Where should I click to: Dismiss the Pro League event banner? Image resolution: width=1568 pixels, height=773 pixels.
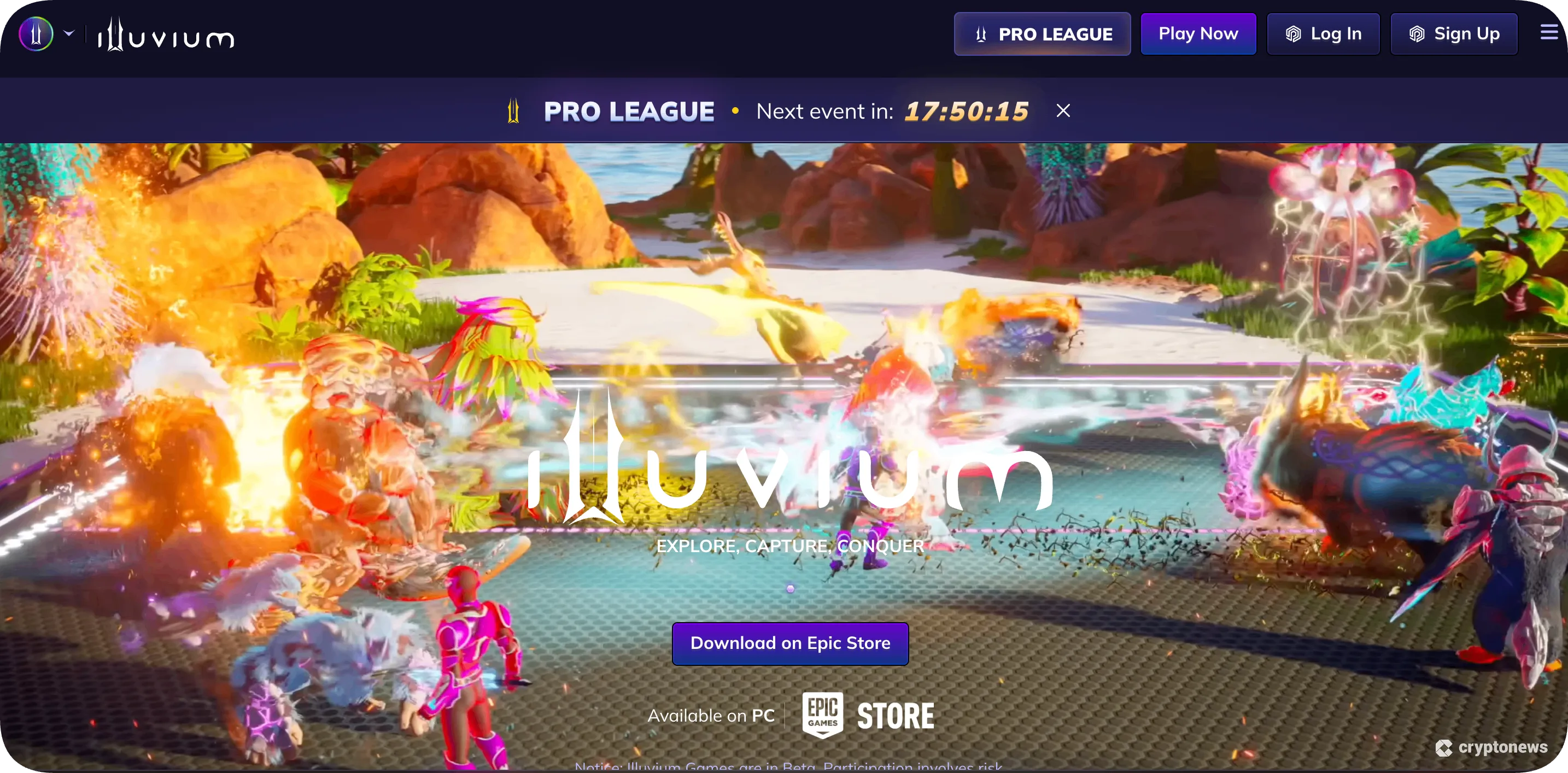point(1062,110)
